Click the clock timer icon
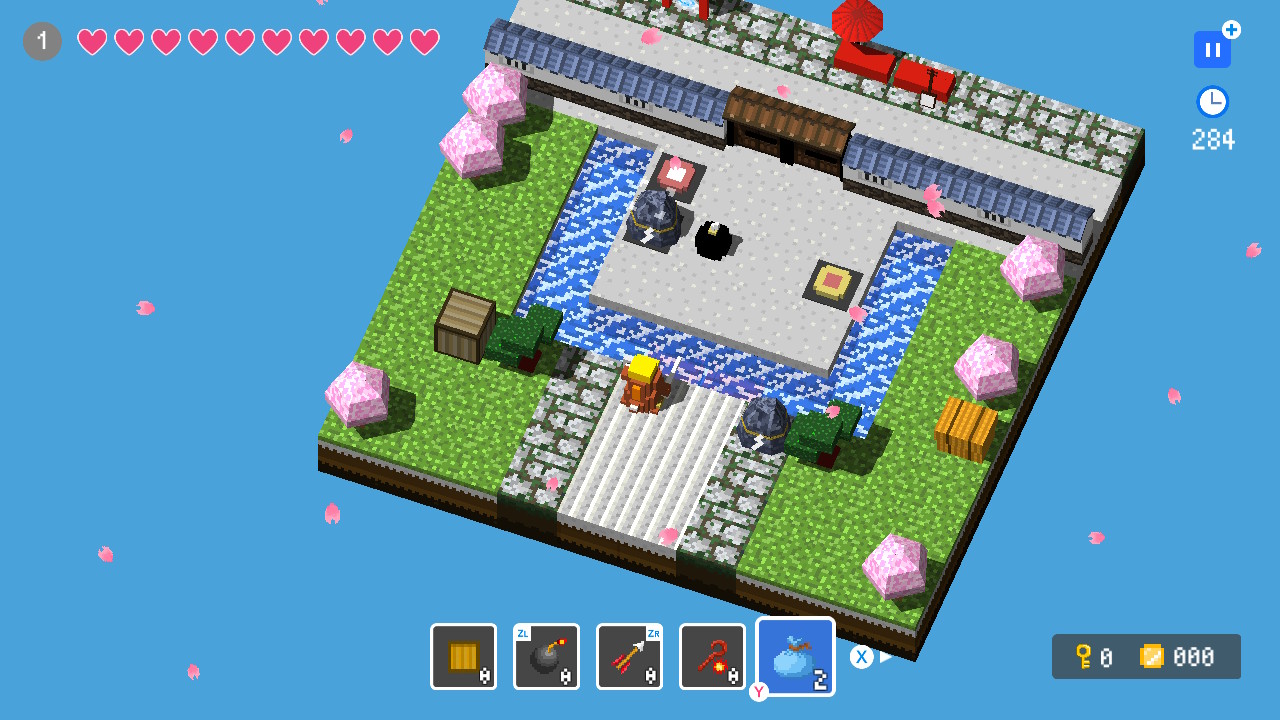 pos(1212,101)
